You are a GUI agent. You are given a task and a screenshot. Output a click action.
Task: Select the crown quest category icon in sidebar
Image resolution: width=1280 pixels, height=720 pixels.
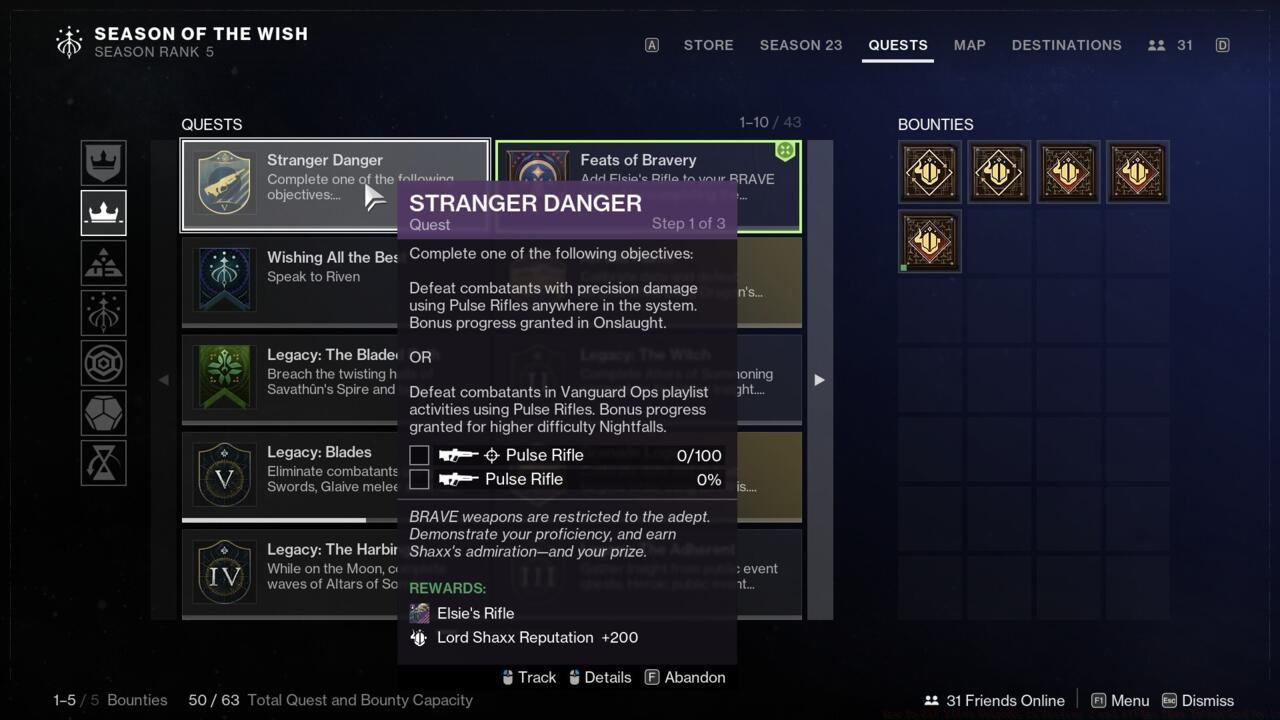click(103, 213)
